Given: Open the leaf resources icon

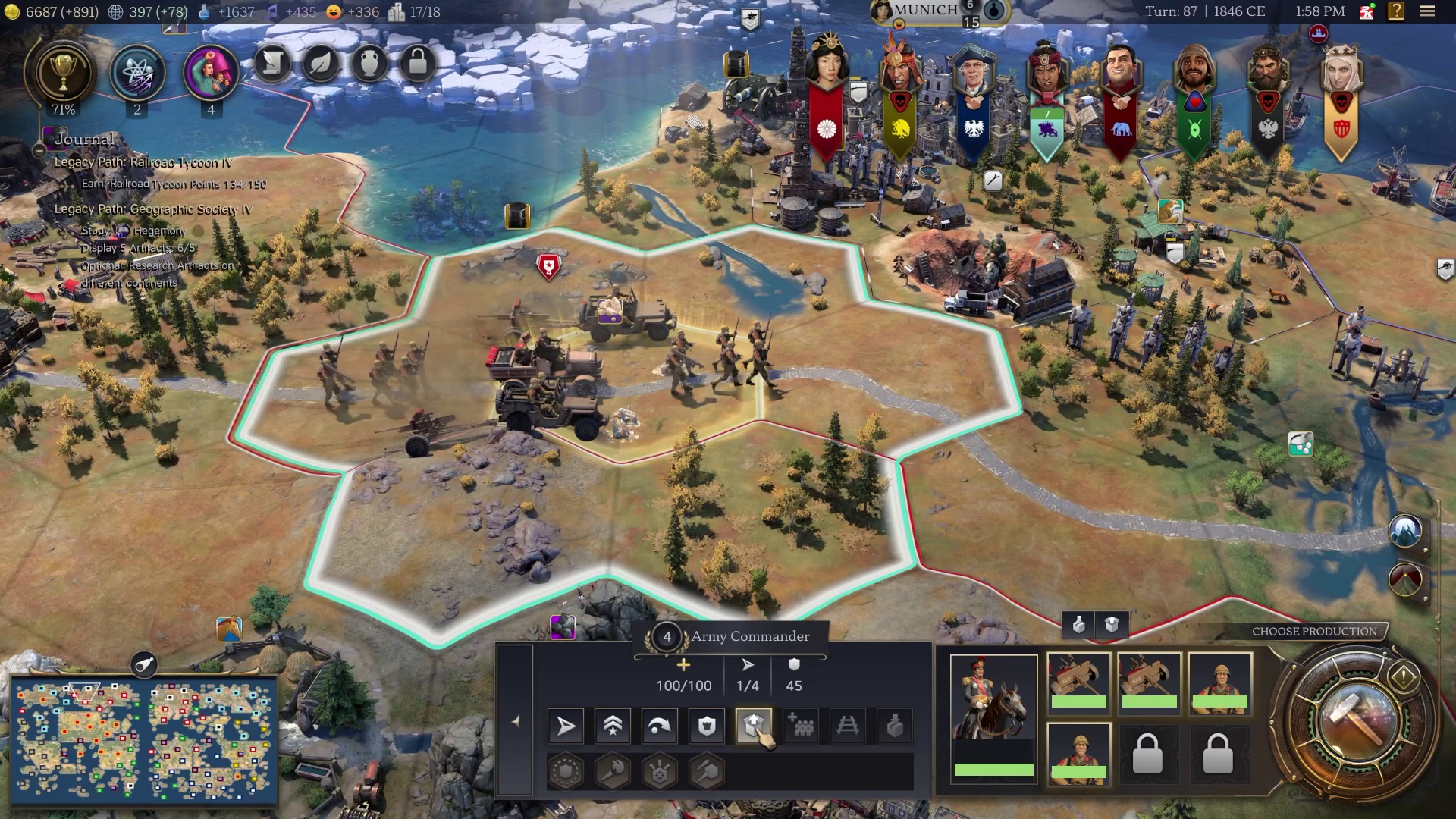Looking at the screenshot, I should click(x=321, y=64).
